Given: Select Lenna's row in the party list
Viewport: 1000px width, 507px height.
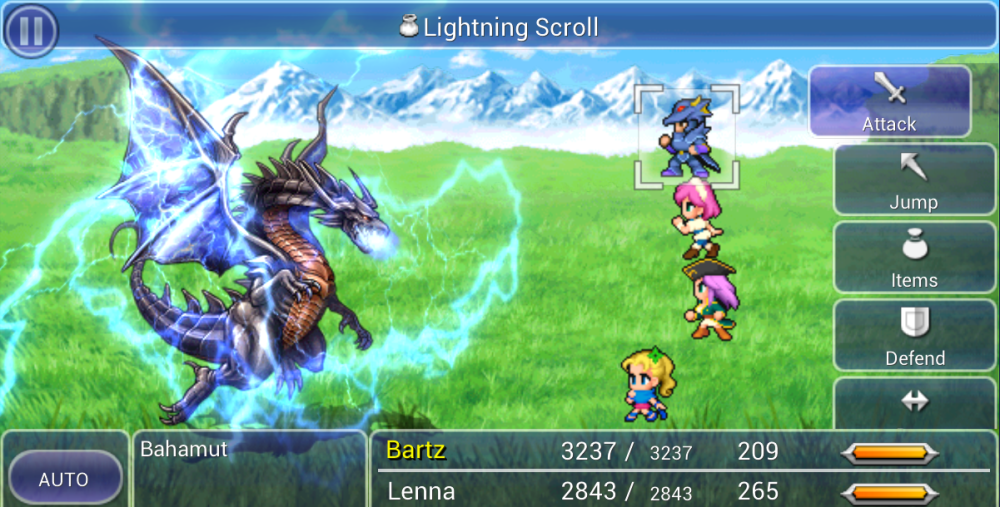Looking at the screenshot, I should 421,491.
